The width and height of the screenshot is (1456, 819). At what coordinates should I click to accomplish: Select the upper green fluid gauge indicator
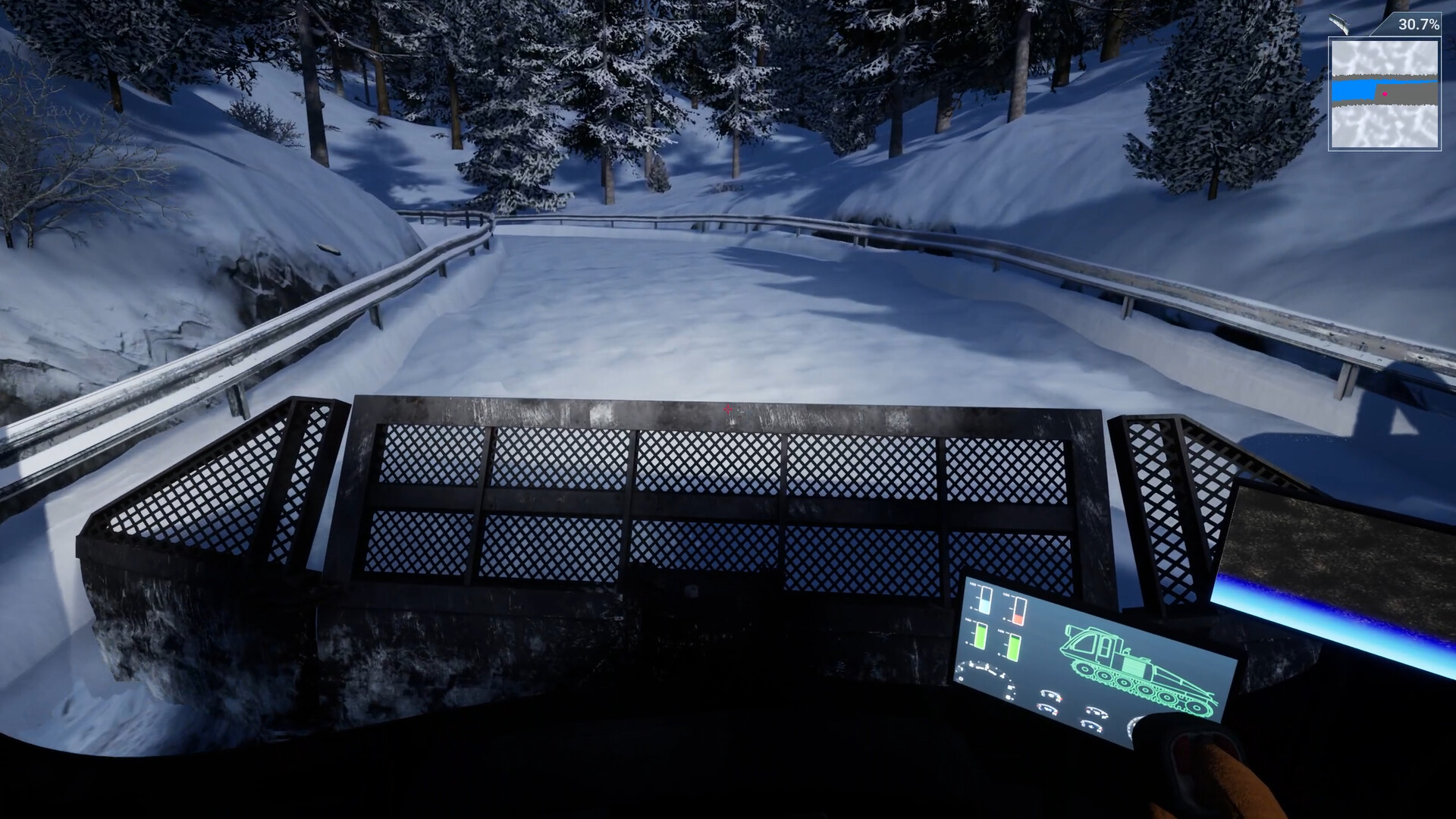tap(981, 637)
